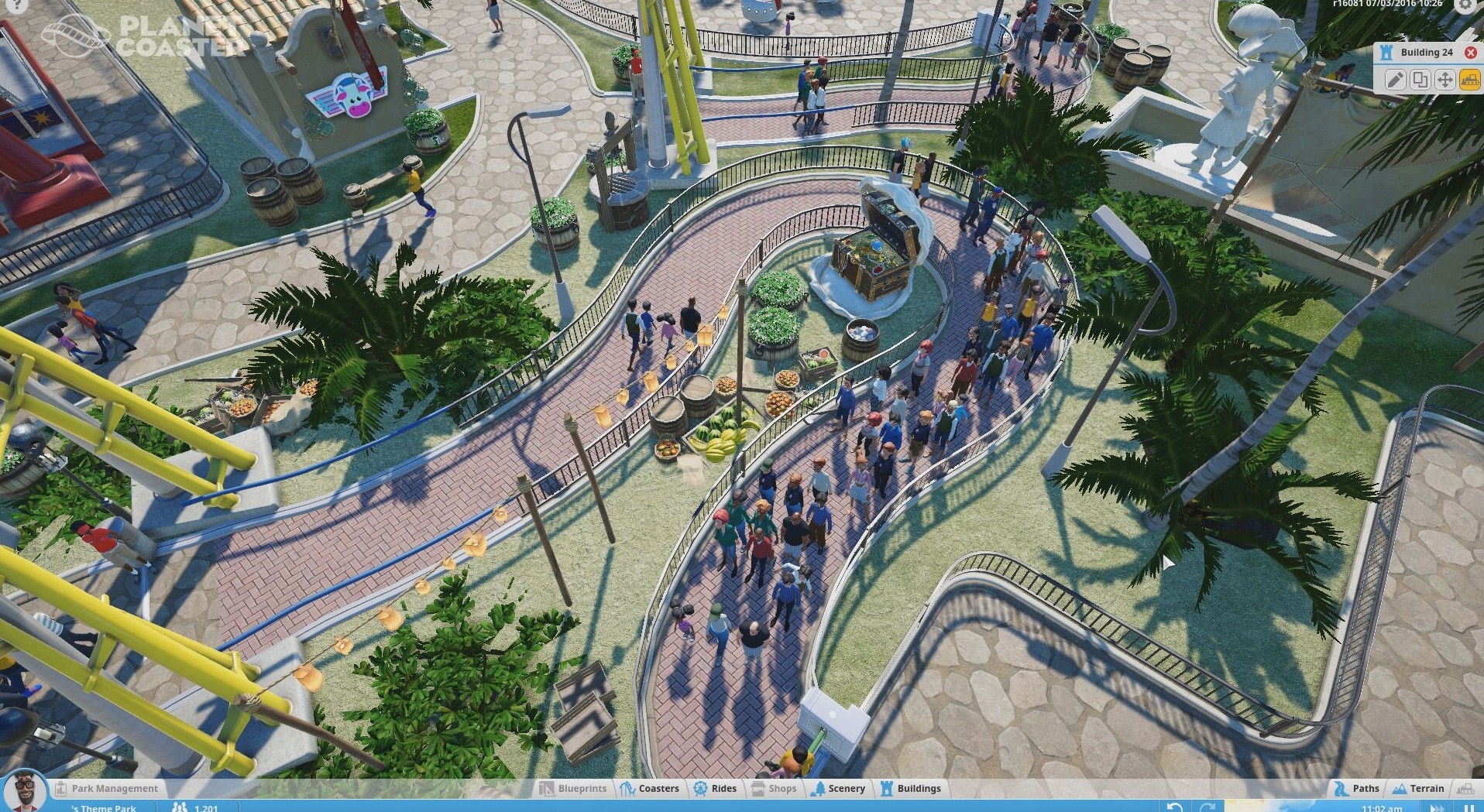1484x812 pixels.
Task: Duplicate Building 24 using the copy icon
Action: [1419, 80]
